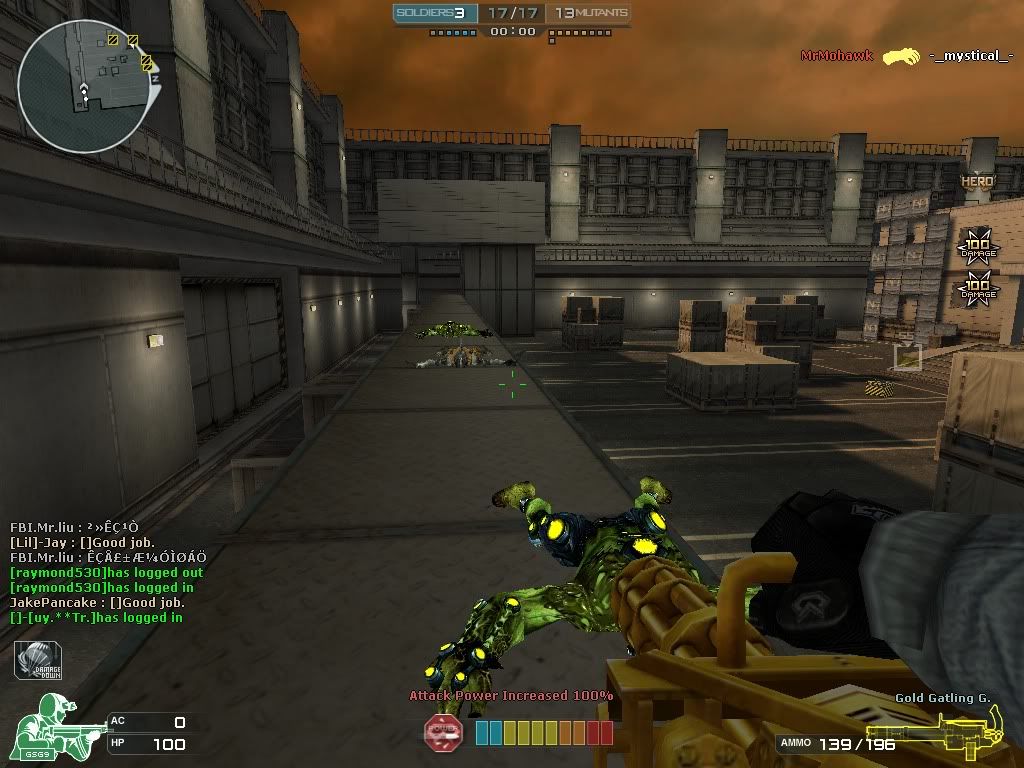Image resolution: width=1024 pixels, height=768 pixels.
Task: Click the circular minimap
Action: (x=85, y=84)
